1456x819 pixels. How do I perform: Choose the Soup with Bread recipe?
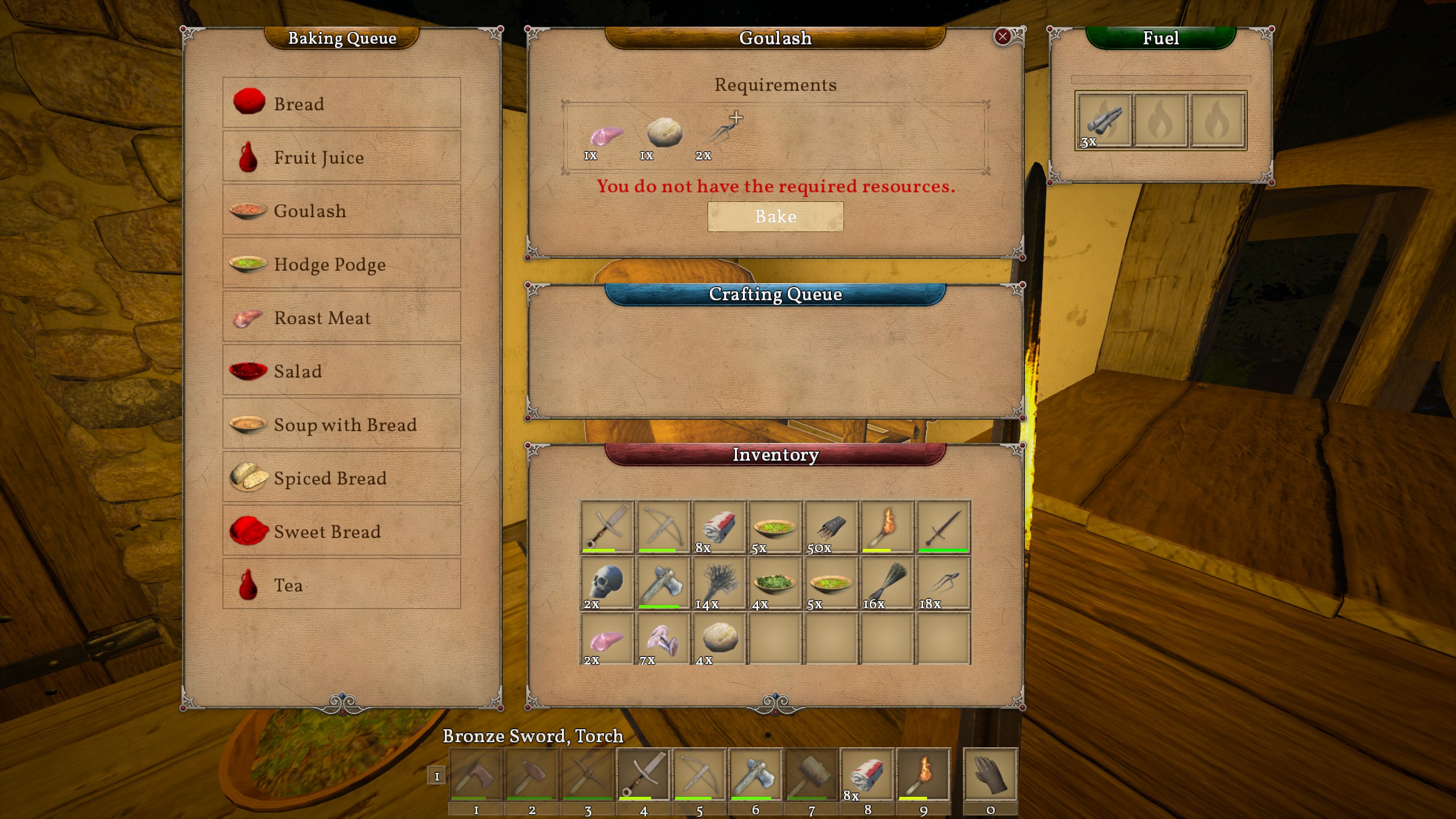pyautogui.click(x=341, y=424)
